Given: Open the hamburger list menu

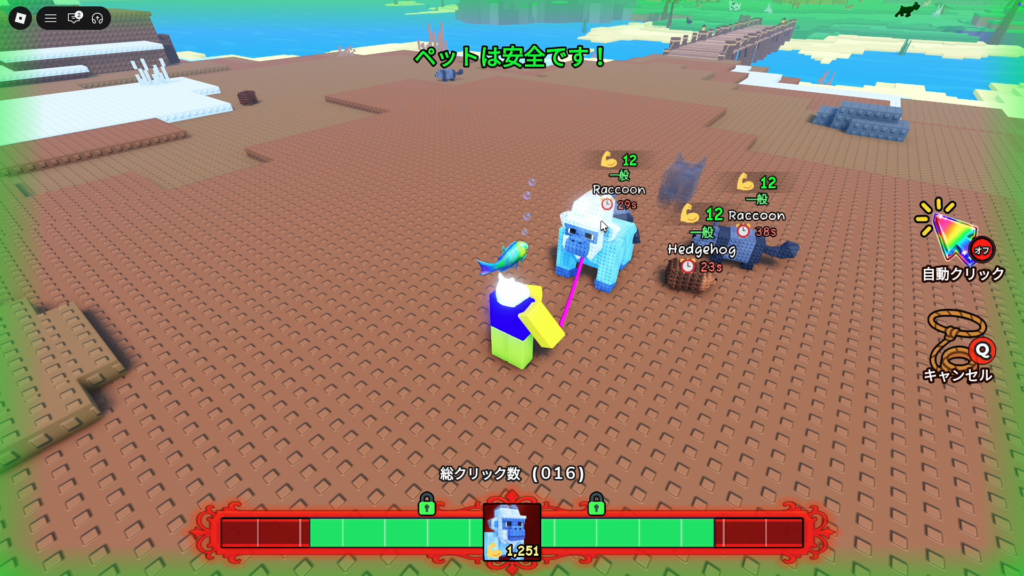Looking at the screenshot, I should pyautogui.click(x=50, y=18).
